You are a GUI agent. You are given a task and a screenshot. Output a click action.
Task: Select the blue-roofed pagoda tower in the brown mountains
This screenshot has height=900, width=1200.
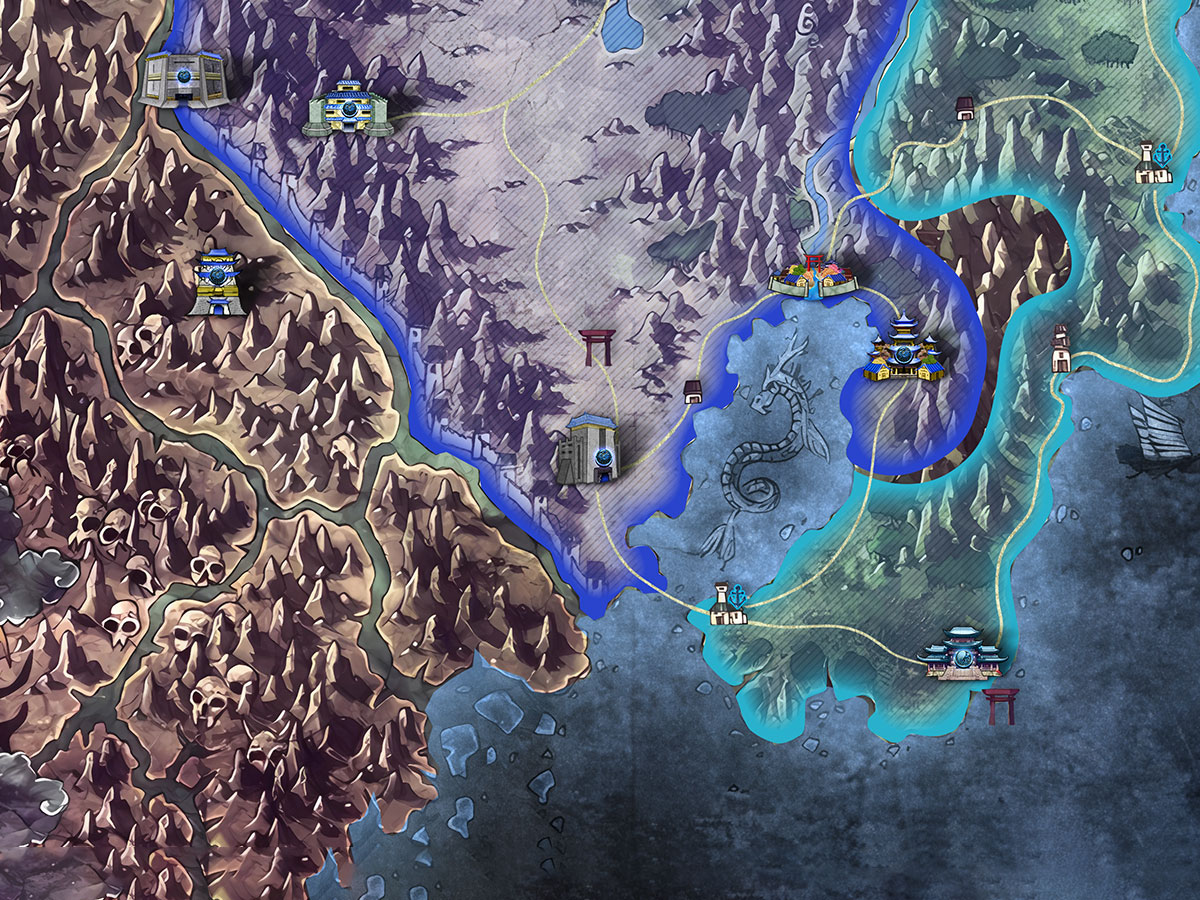216,283
